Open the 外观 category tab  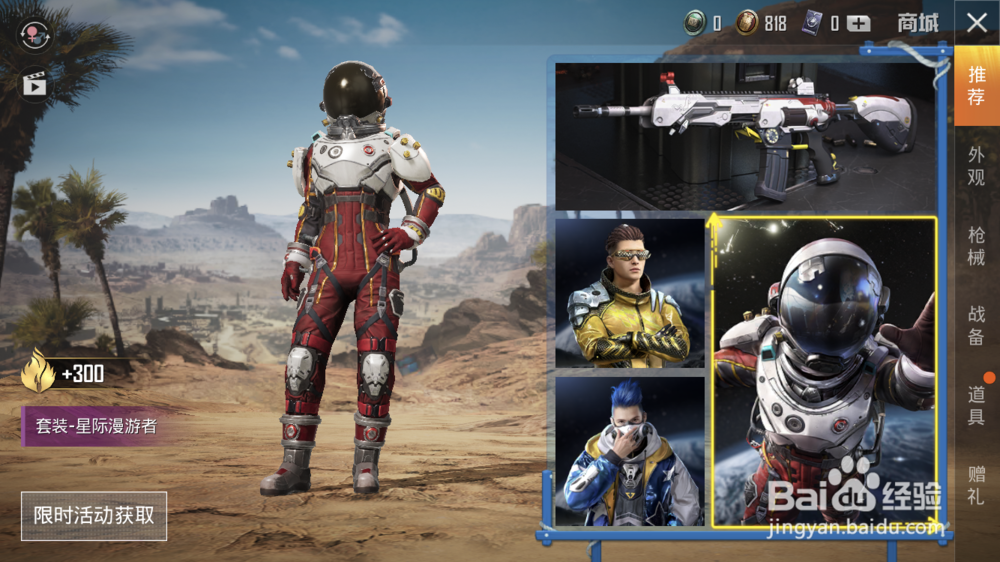977,166
